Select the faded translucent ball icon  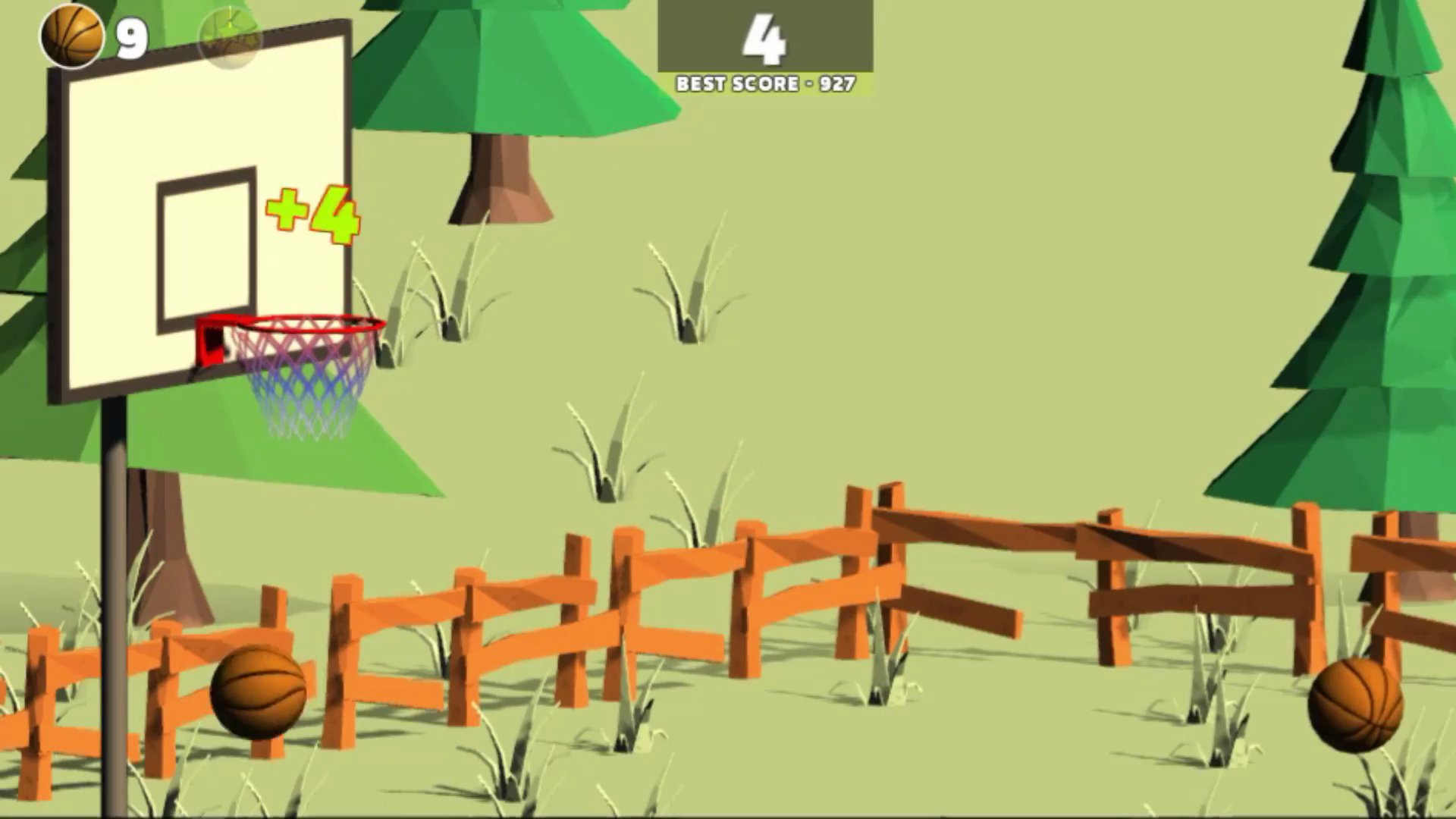[x=230, y=38]
